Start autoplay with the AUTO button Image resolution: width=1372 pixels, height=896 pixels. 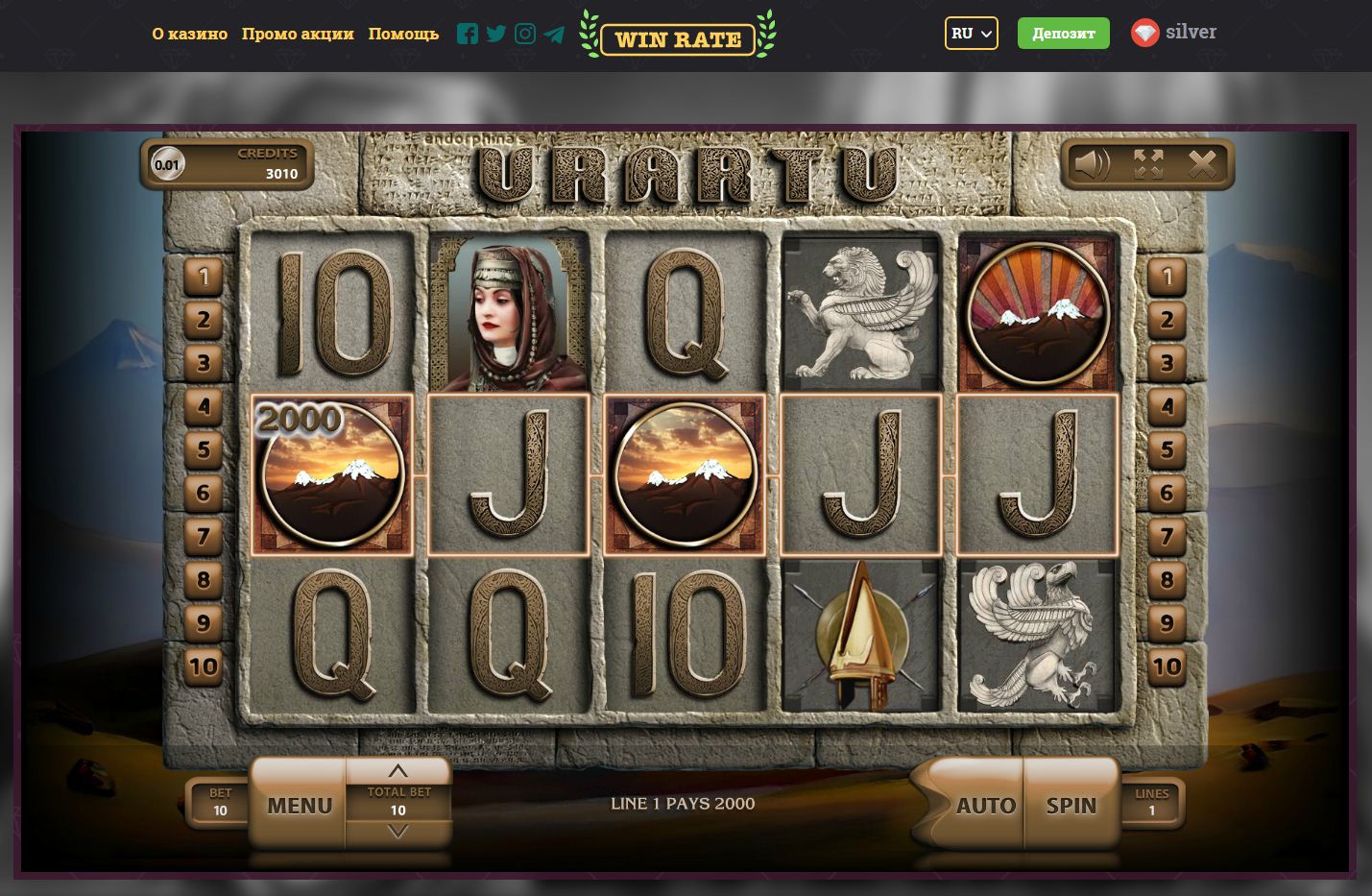(985, 805)
